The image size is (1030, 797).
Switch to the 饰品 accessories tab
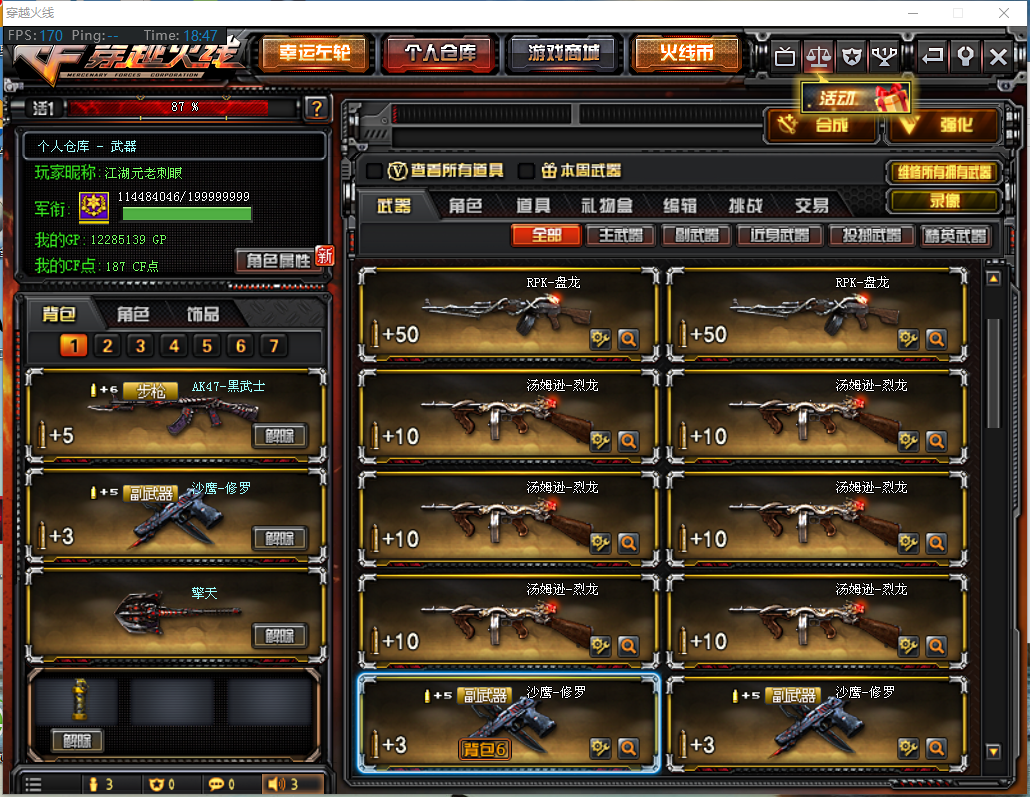(x=203, y=314)
